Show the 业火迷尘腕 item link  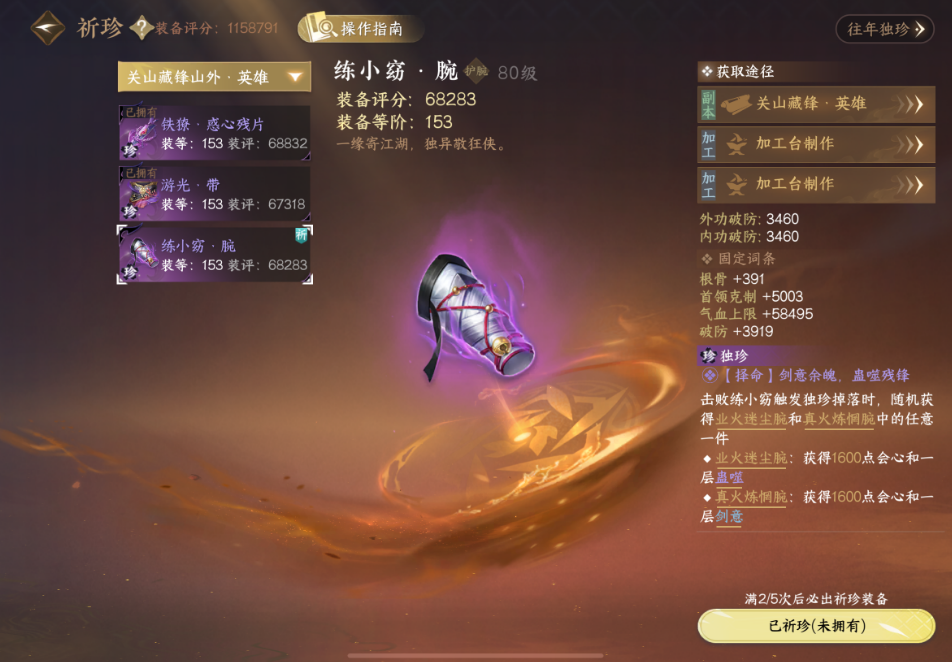[751, 420]
